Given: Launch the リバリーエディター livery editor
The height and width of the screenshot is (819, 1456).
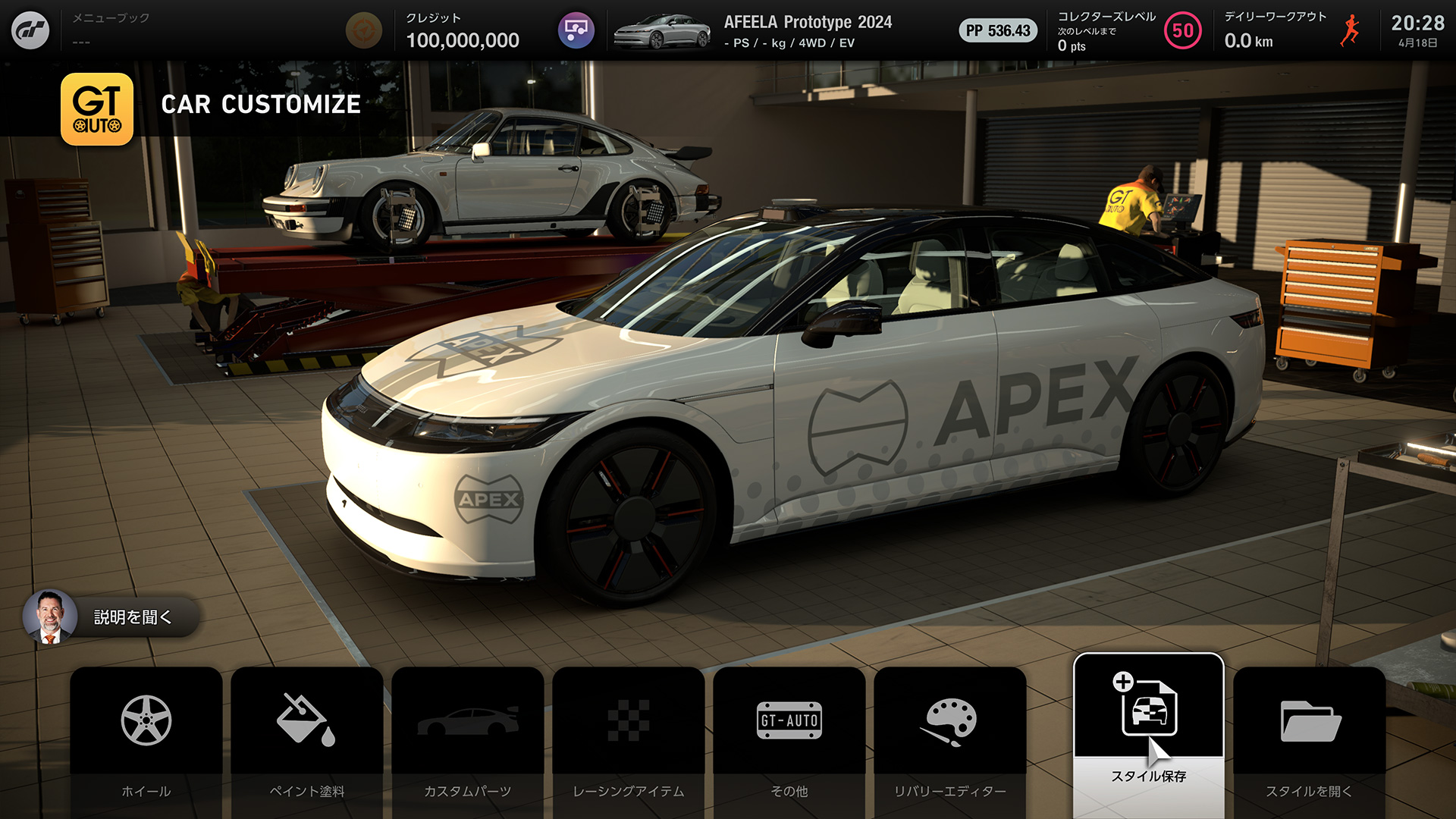Looking at the screenshot, I should click(950, 739).
